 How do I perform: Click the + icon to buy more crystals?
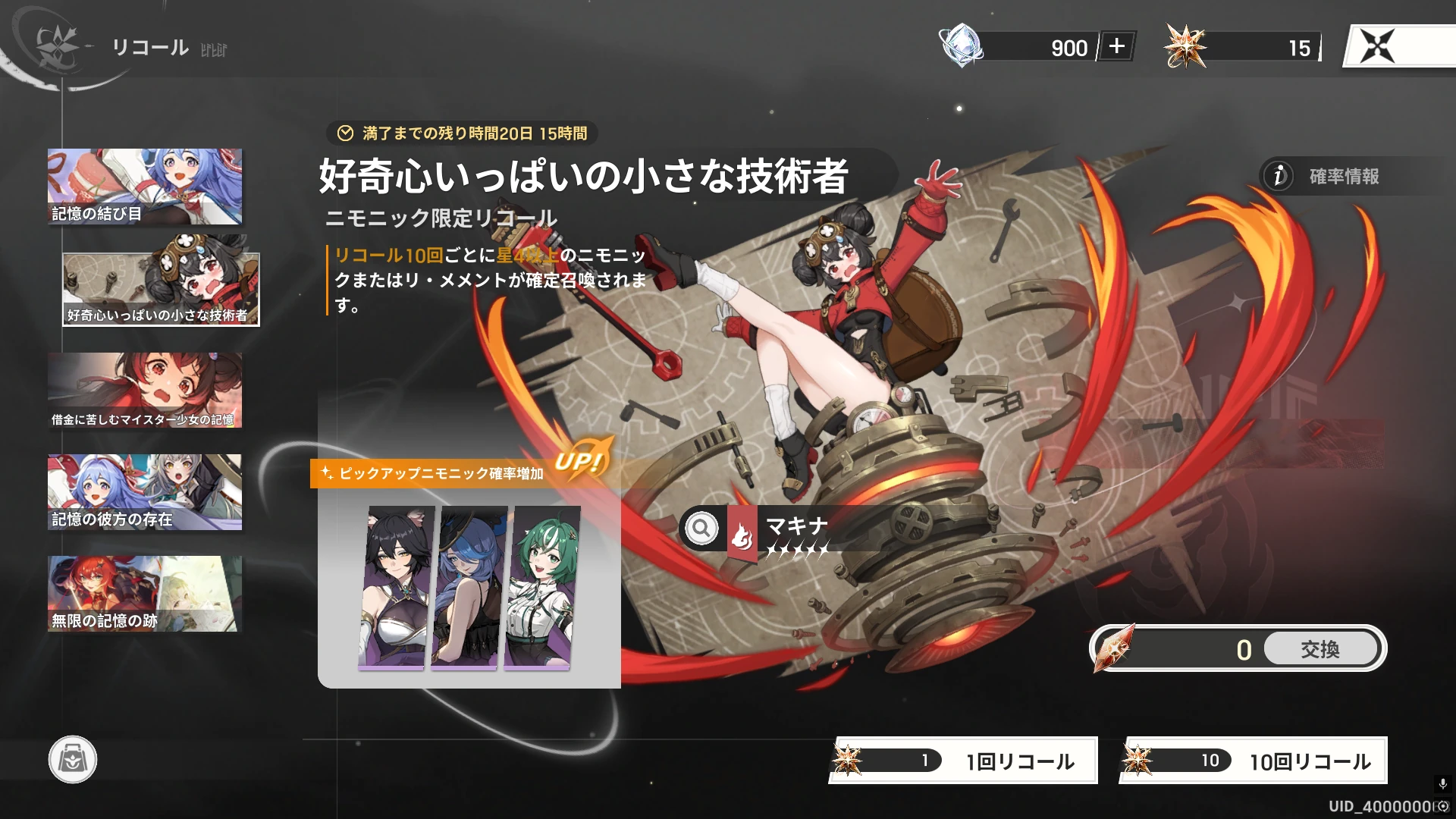click(x=1118, y=48)
